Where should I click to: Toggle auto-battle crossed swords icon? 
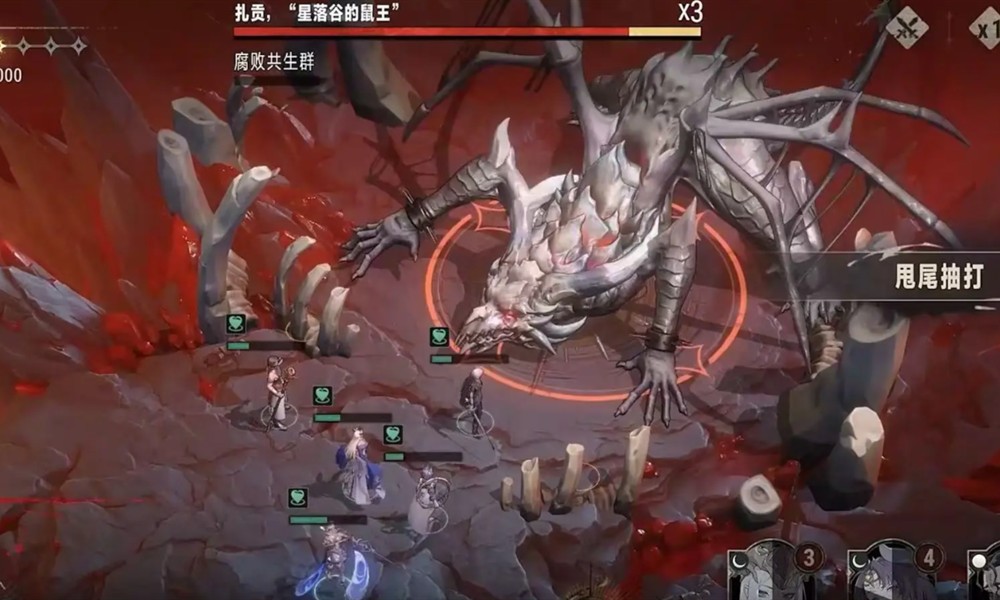pyautogui.click(x=906, y=27)
